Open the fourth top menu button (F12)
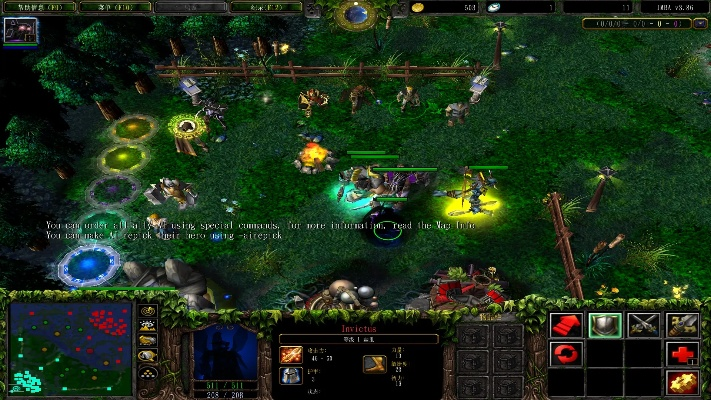This screenshot has width=711, height=400. (266, 7)
